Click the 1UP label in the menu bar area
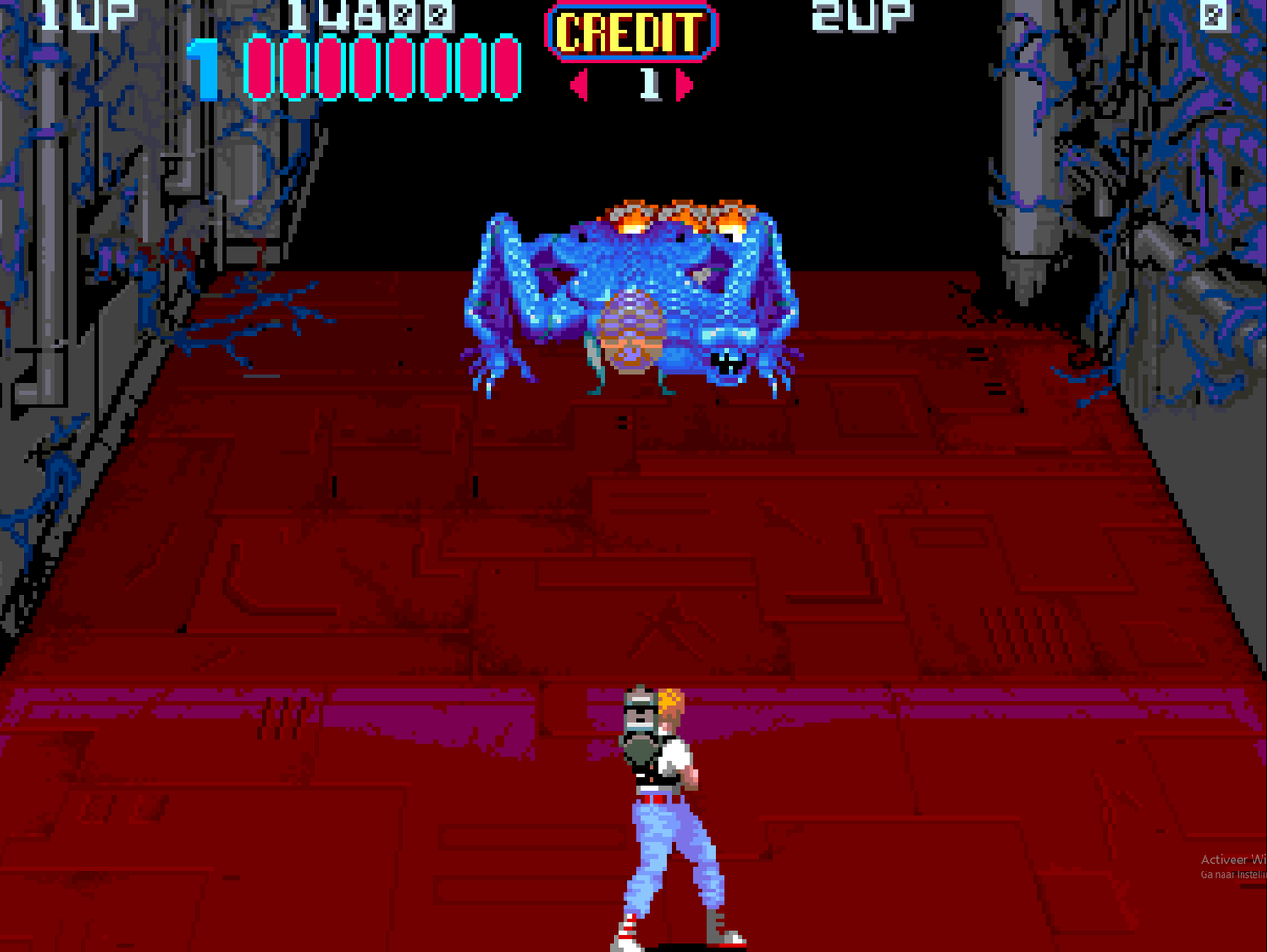The image size is (1267, 952). coord(86,13)
